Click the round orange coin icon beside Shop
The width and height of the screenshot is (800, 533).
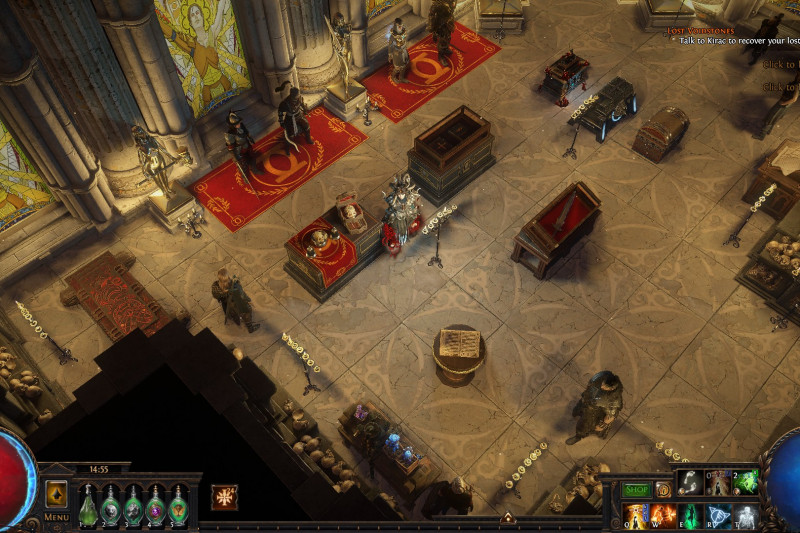tap(662, 490)
